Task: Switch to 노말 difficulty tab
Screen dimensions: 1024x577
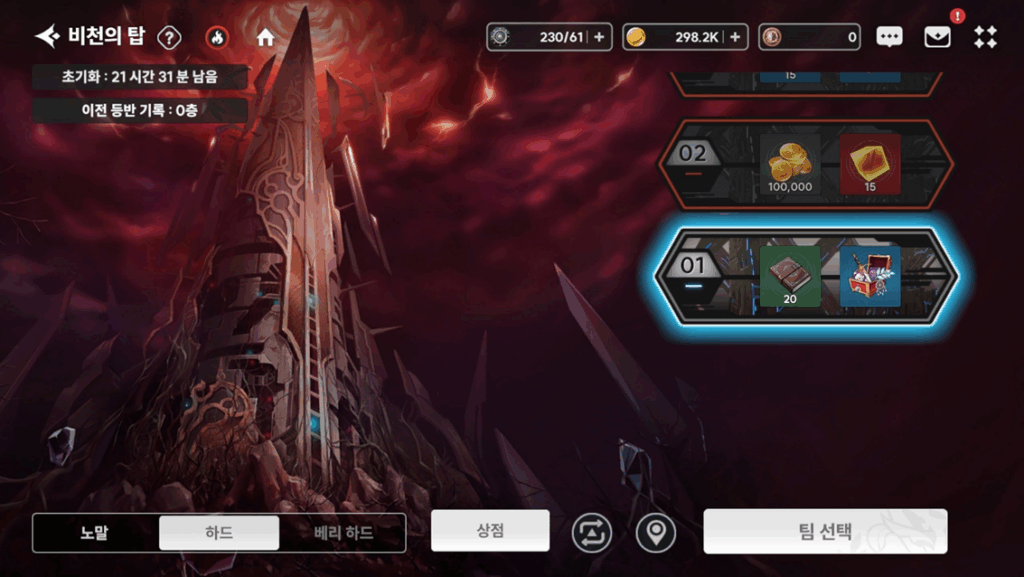Action: [x=95, y=533]
